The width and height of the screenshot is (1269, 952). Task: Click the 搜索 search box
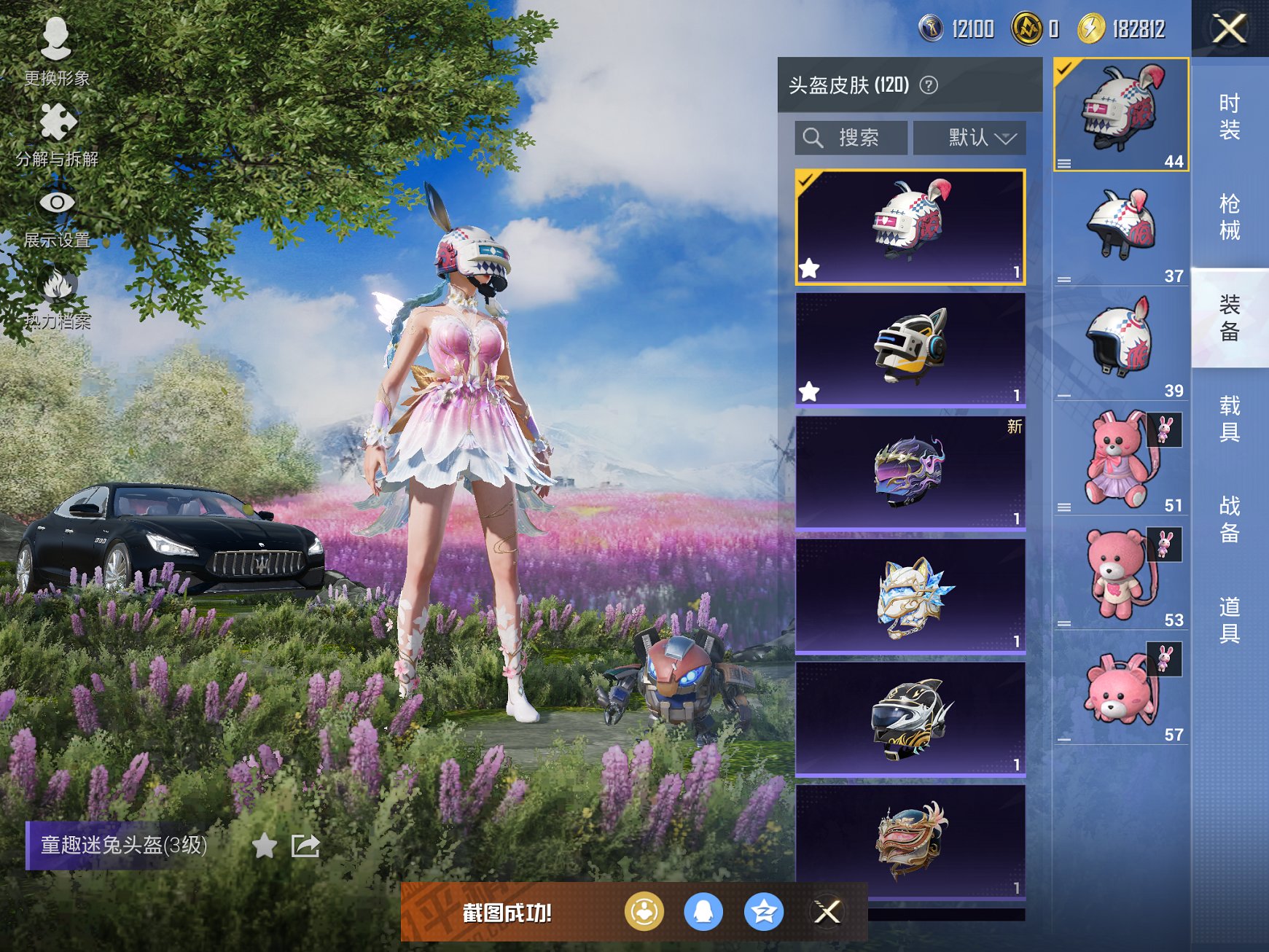point(851,138)
